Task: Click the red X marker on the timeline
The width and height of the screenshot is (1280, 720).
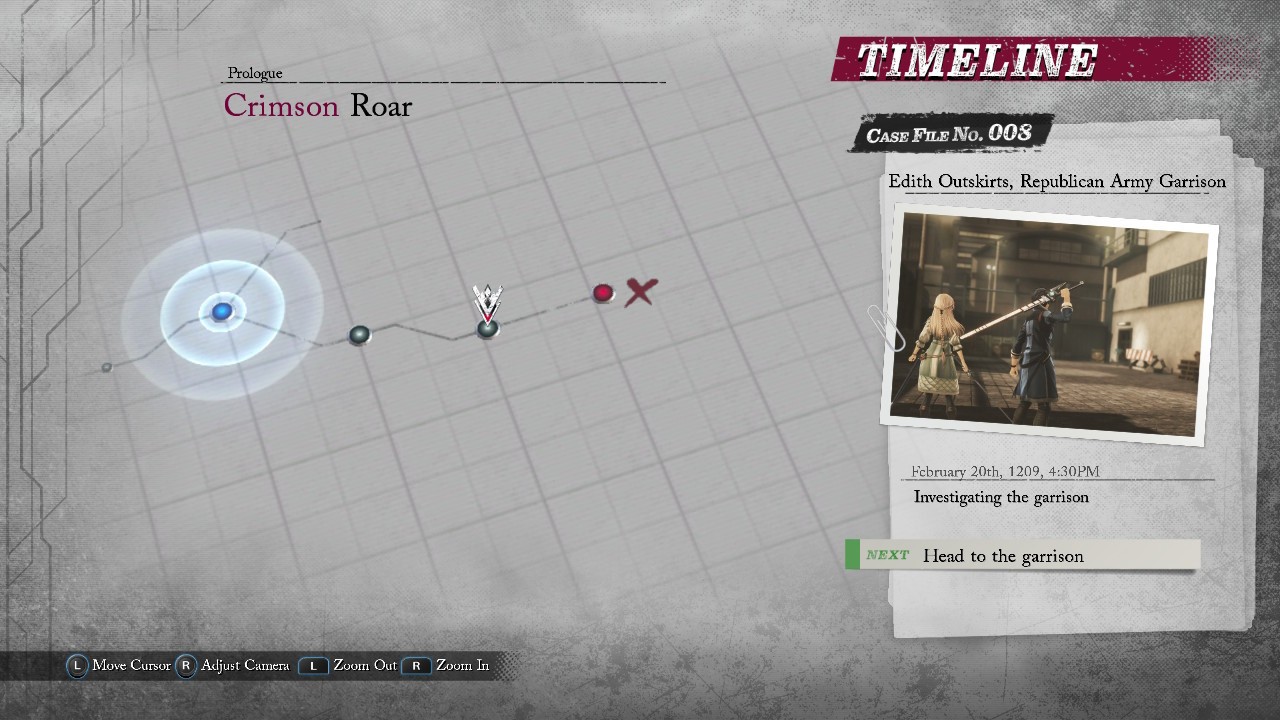Action: click(641, 292)
